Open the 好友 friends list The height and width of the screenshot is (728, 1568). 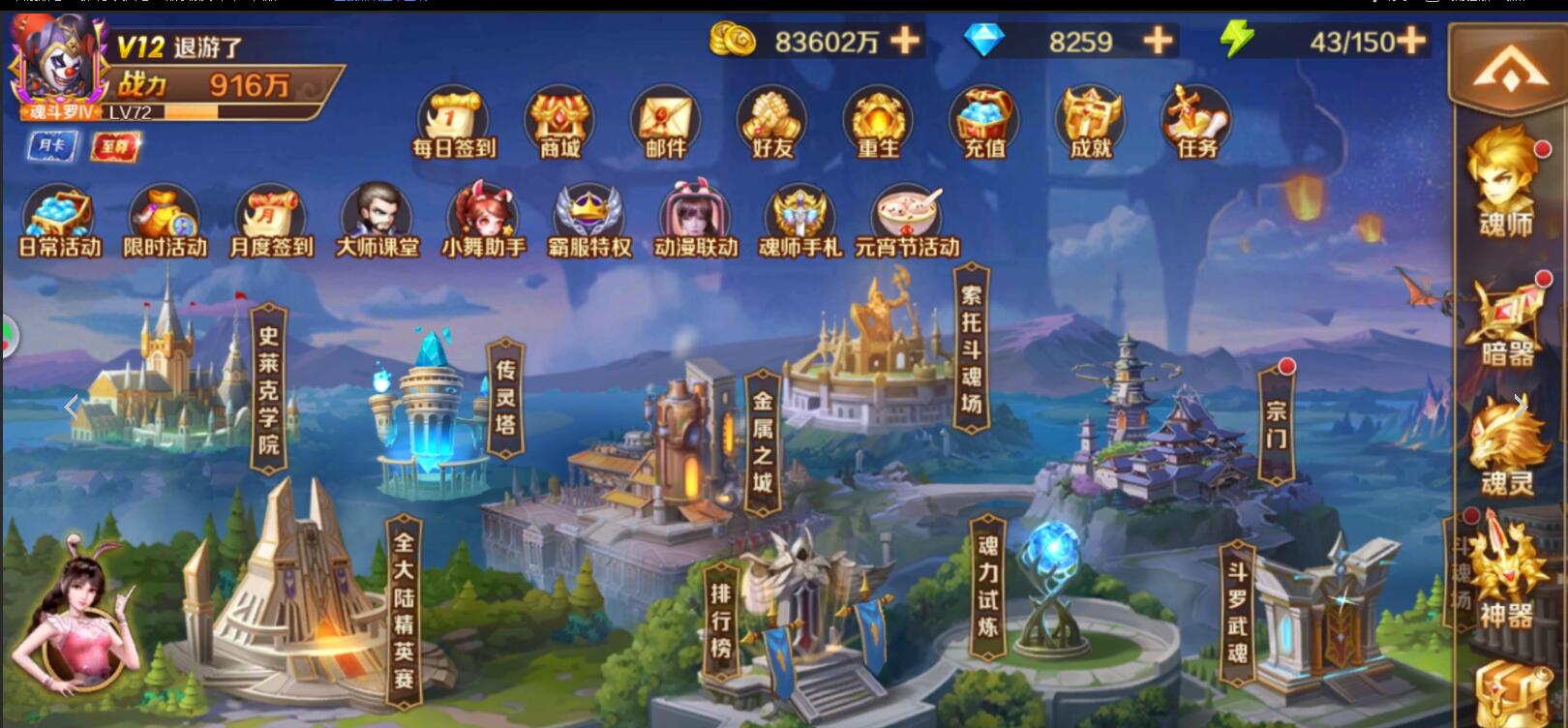click(771, 124)
